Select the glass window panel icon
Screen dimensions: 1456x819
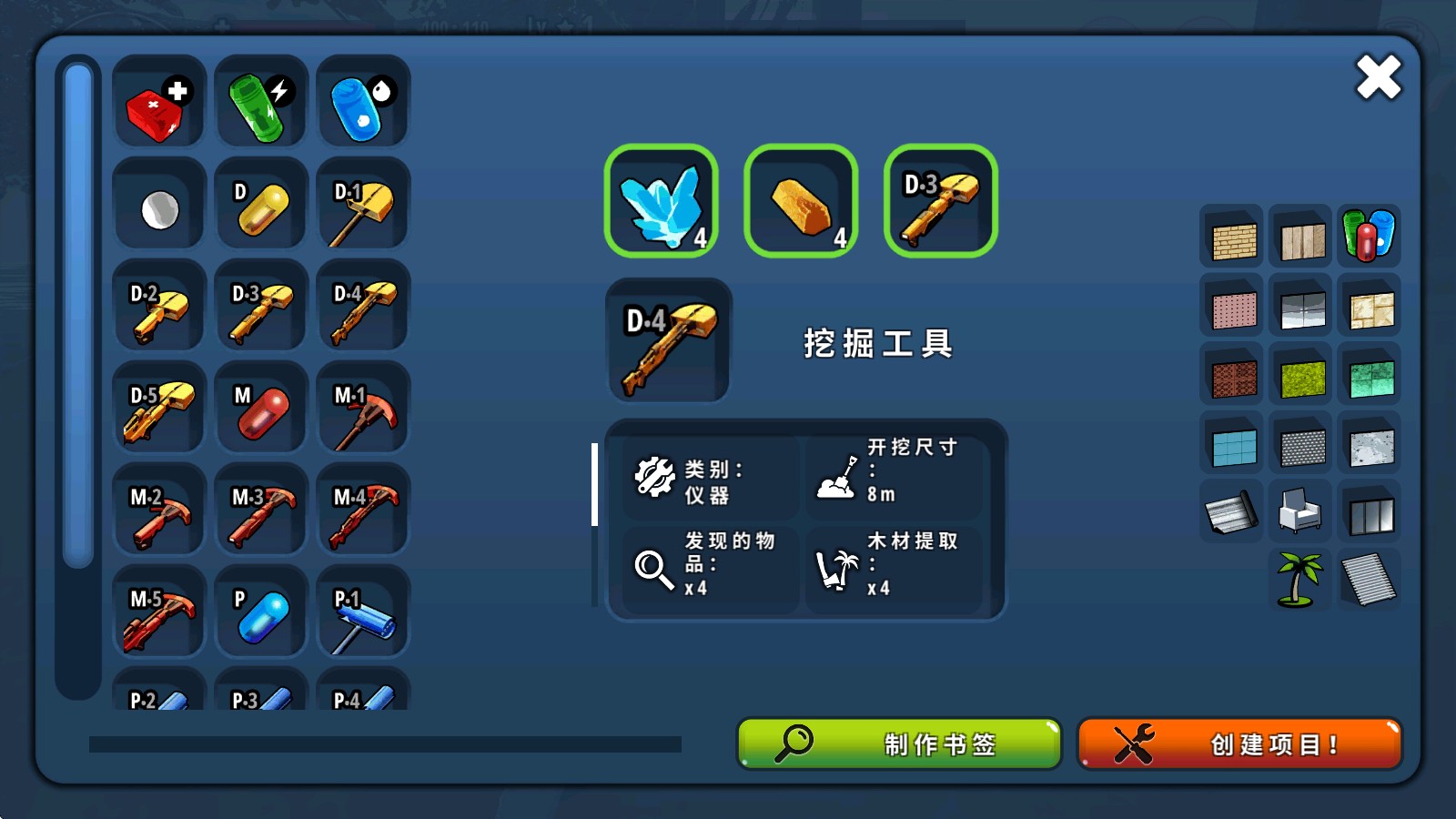[x=1370, y=514]
